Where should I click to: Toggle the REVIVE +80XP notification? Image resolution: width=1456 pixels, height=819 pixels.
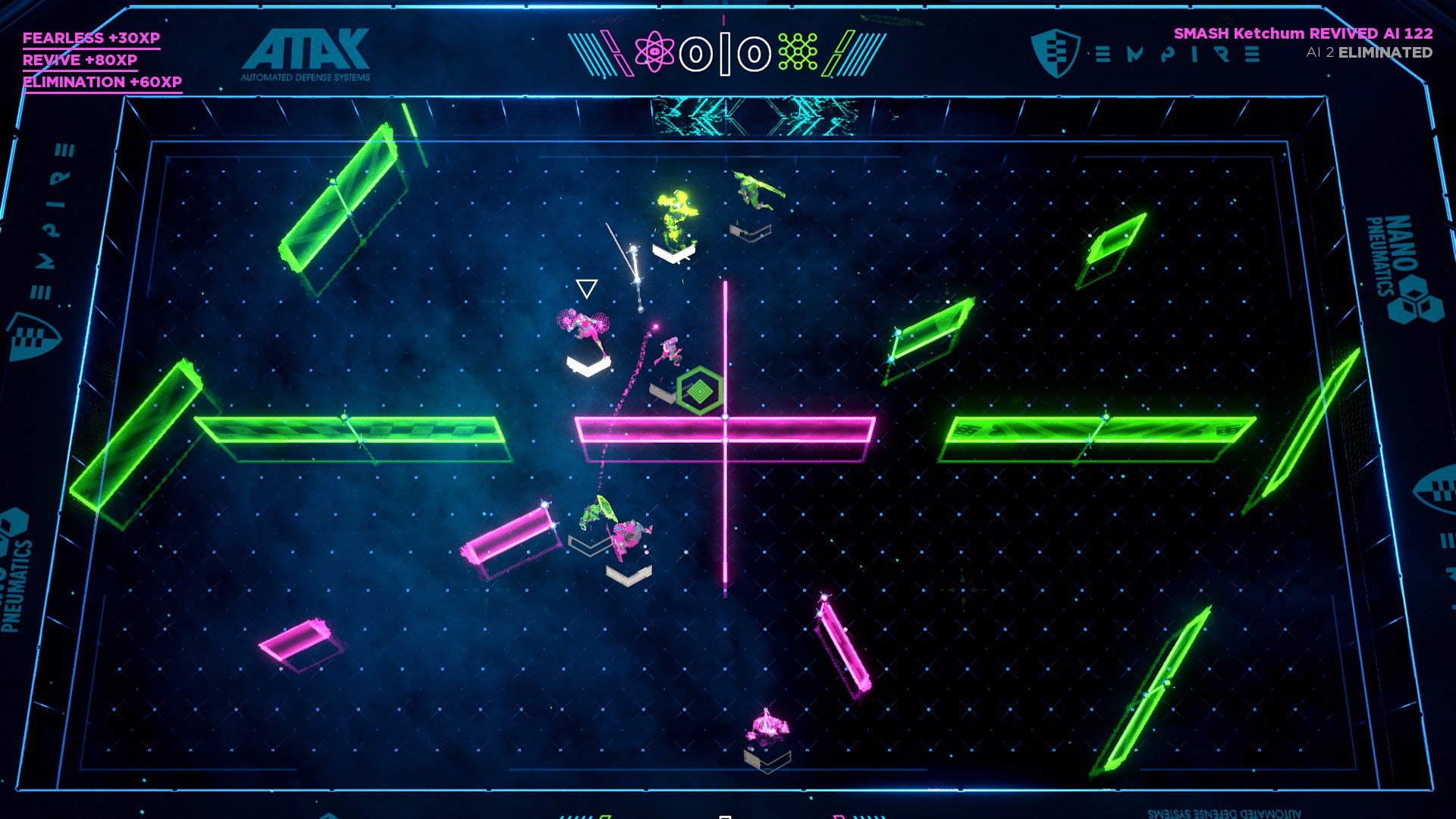(x=80, y=60)
